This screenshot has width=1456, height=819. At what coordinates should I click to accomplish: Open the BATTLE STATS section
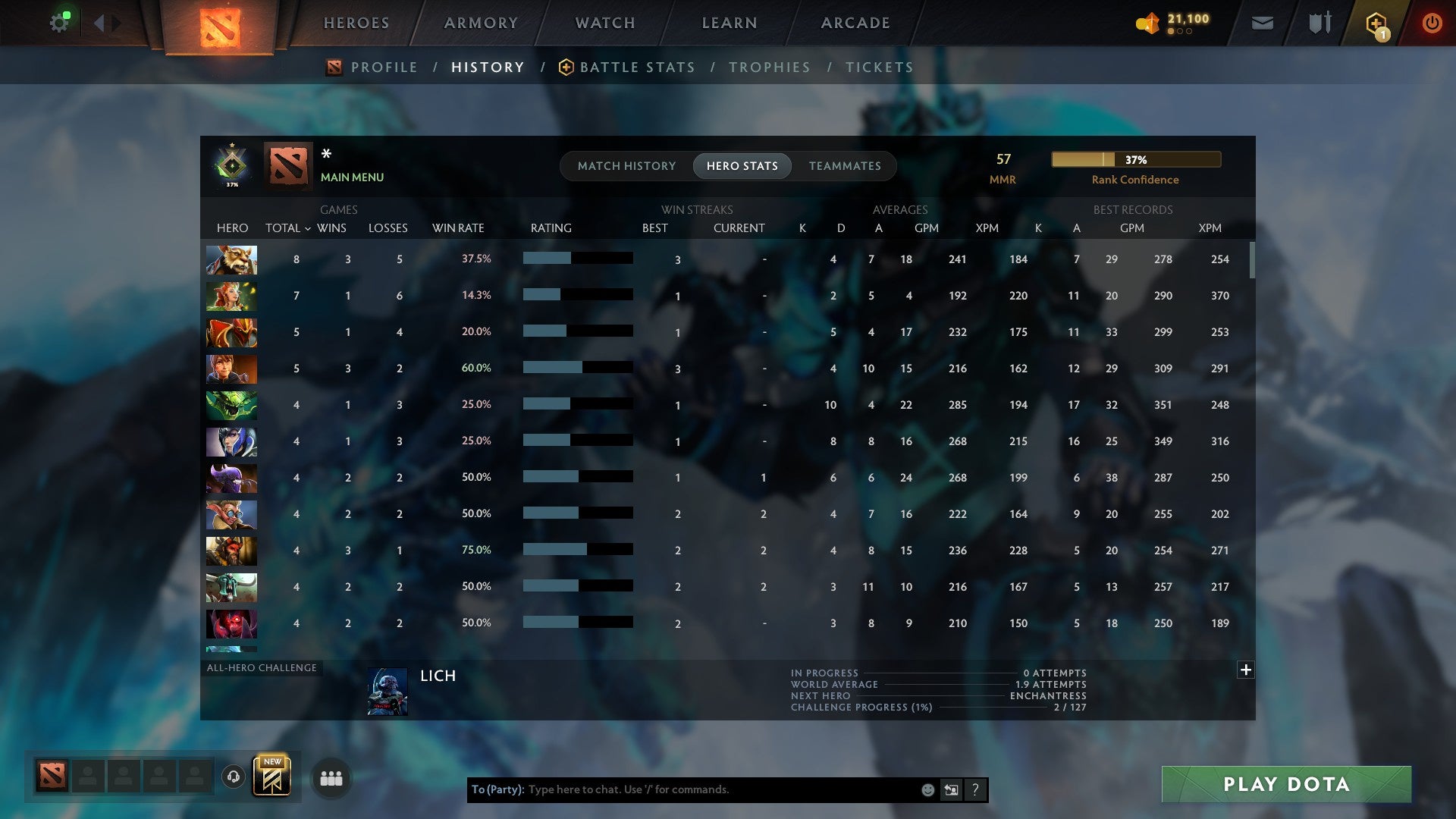click(637, 67)
